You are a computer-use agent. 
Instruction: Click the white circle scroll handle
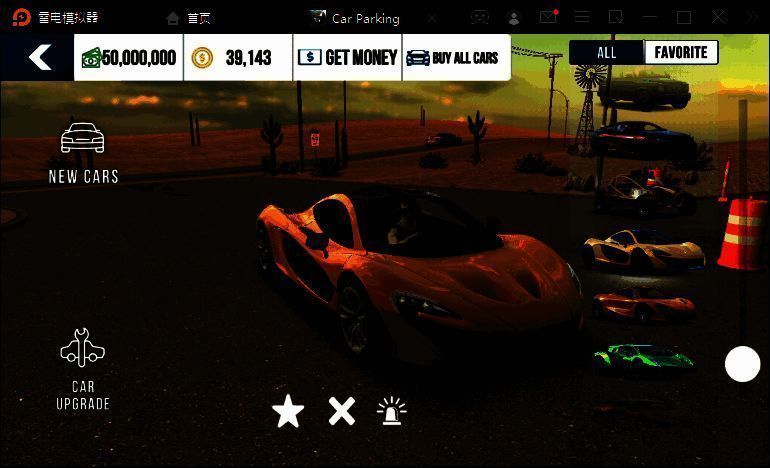pyautogui.click(x=742, y=364)
